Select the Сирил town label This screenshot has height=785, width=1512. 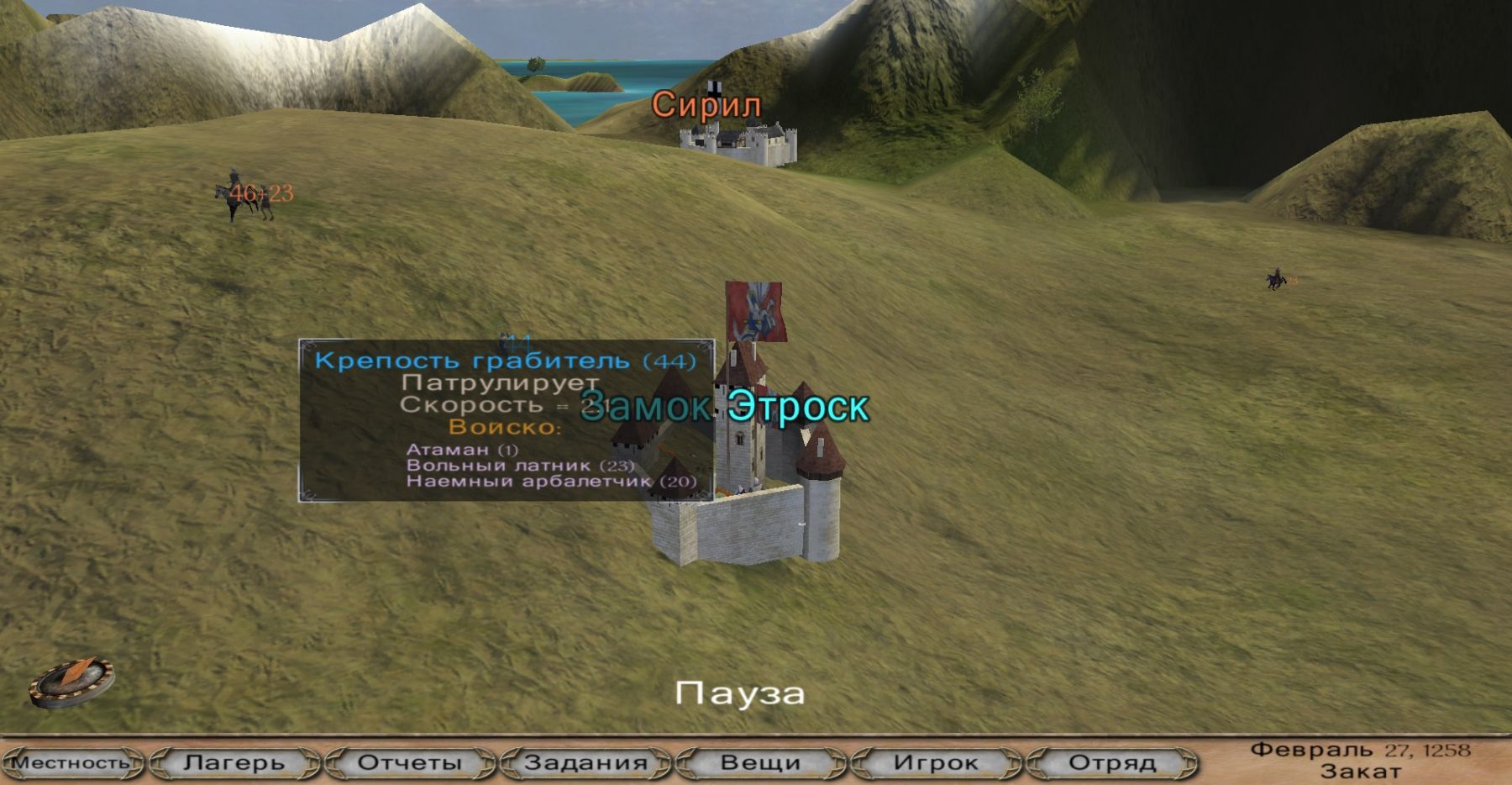706,105
